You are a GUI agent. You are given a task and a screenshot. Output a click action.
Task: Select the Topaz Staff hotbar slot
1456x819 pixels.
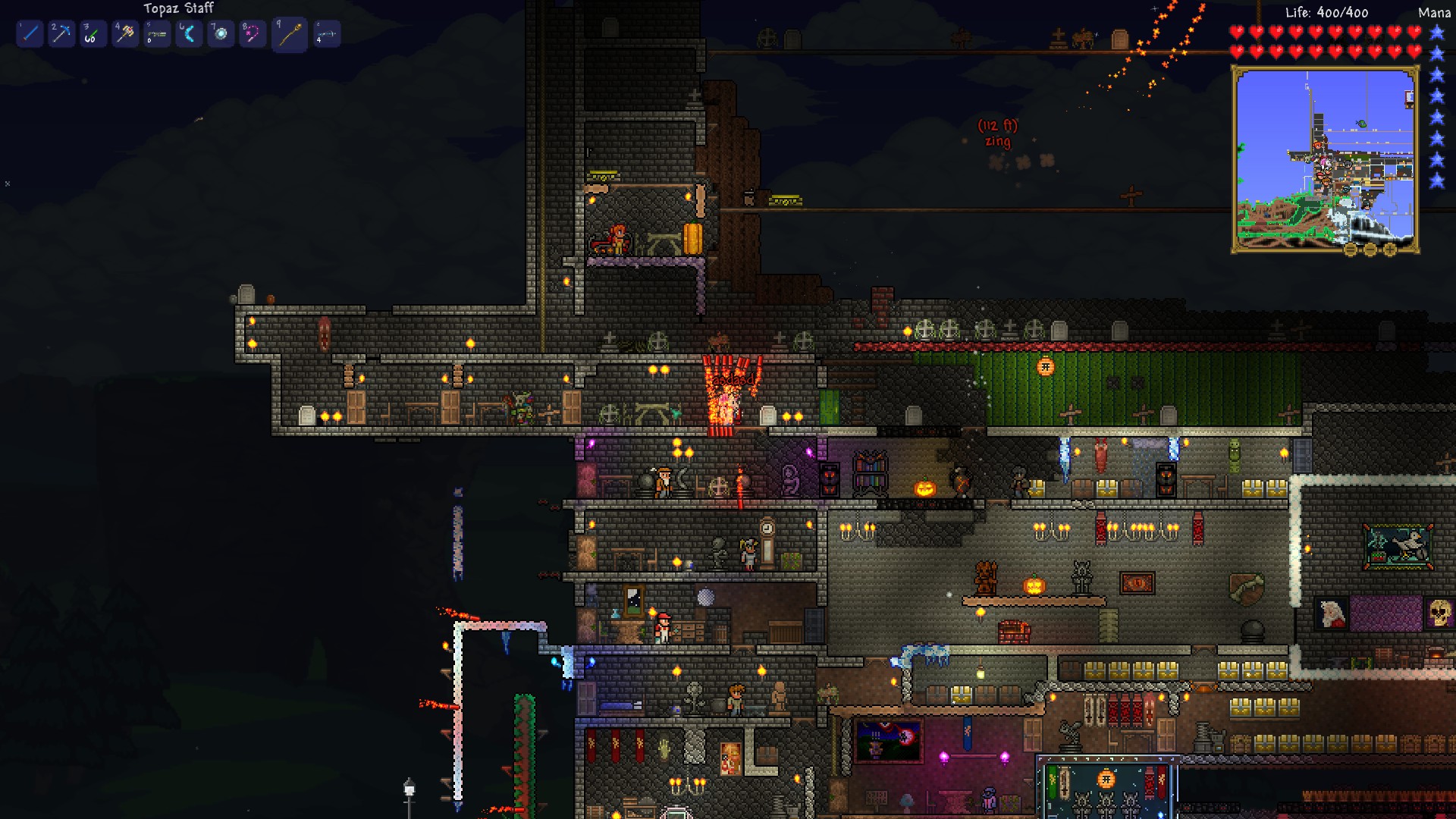pyautogui.click(x=290, y=34)
